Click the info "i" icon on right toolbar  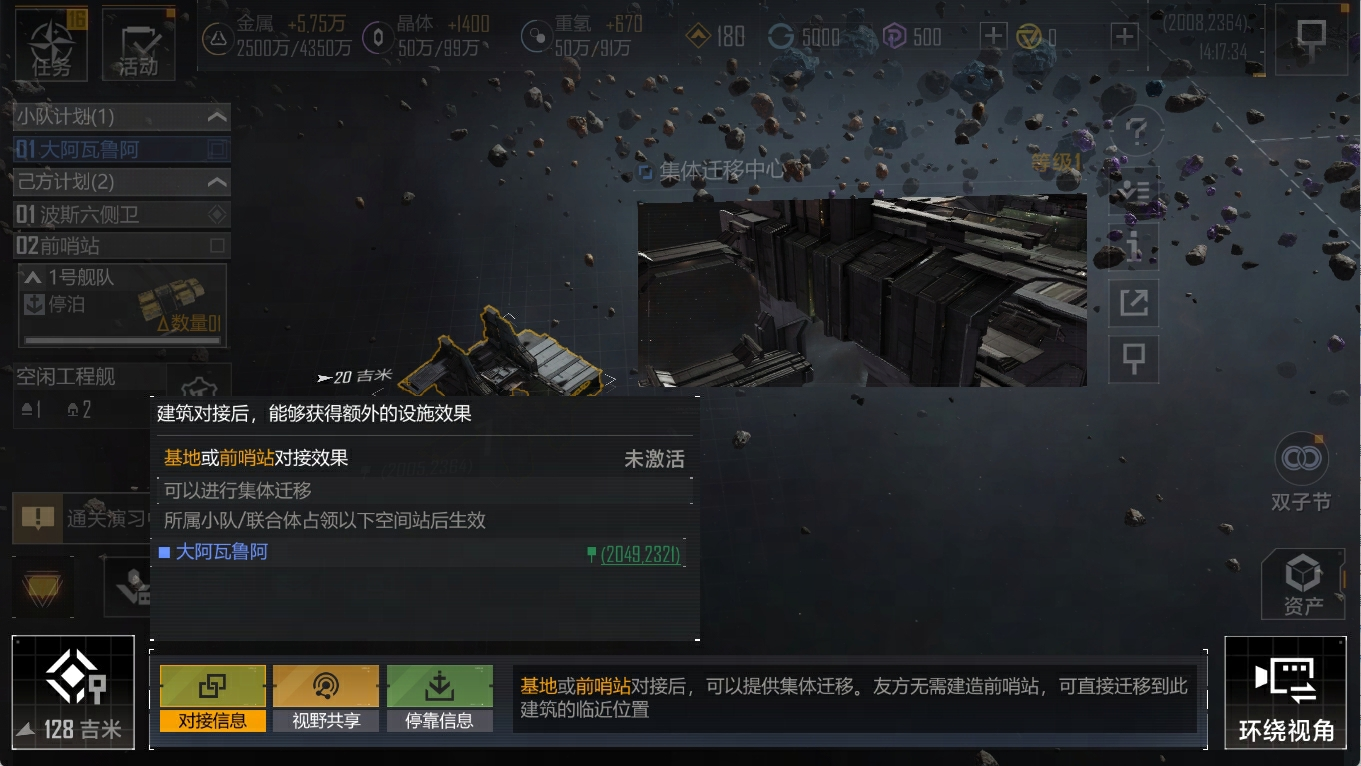[x=1133, y=246]
